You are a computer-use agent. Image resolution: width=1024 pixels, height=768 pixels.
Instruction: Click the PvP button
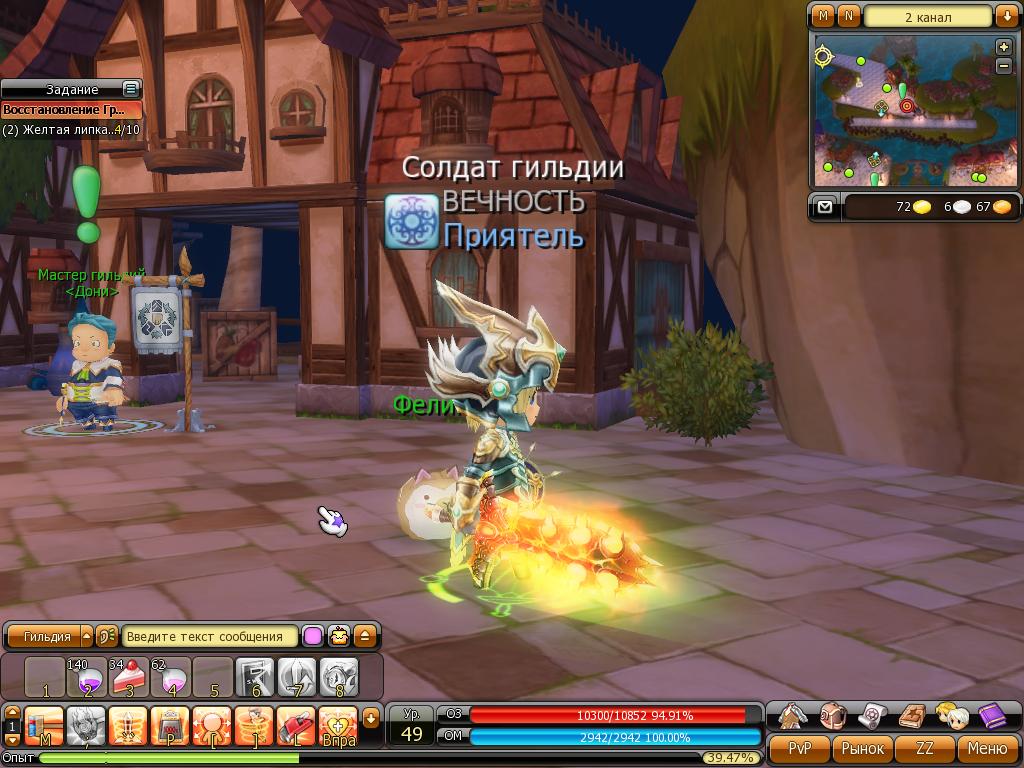point(800,748)
